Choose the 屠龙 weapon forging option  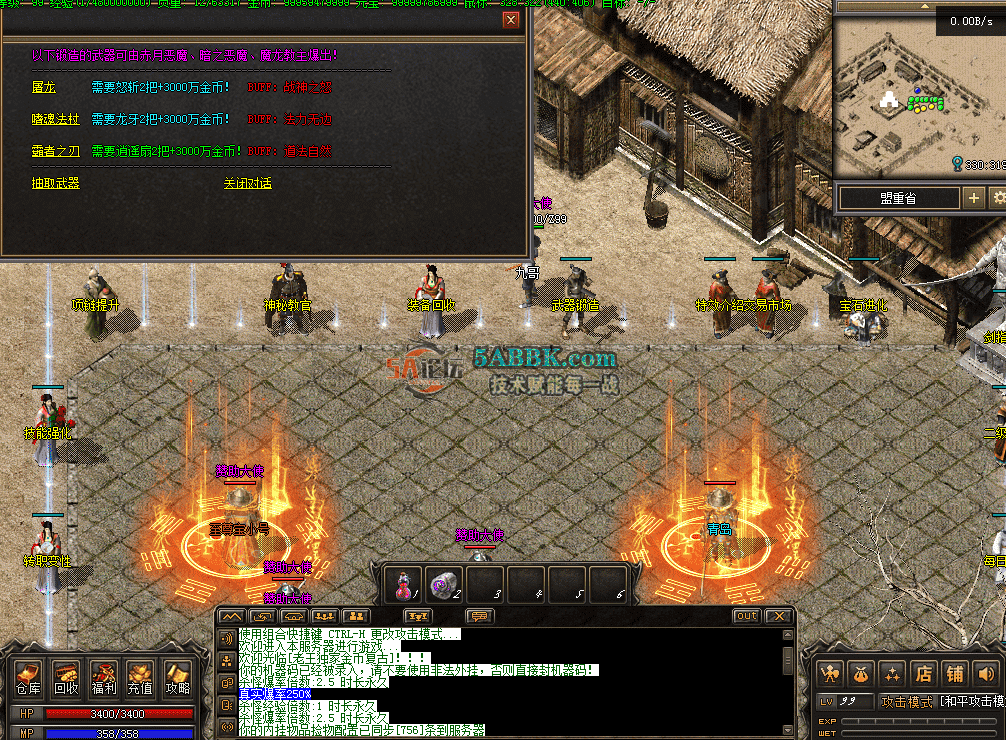(x=43, y=87)
